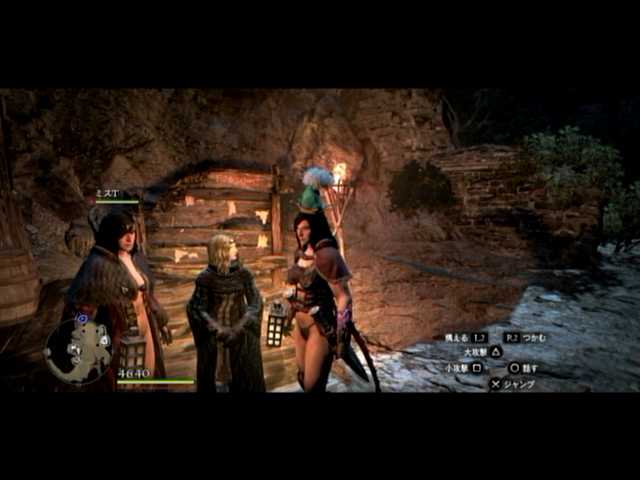Select the ミスT pawn nameplate

(x=108, y=194)
